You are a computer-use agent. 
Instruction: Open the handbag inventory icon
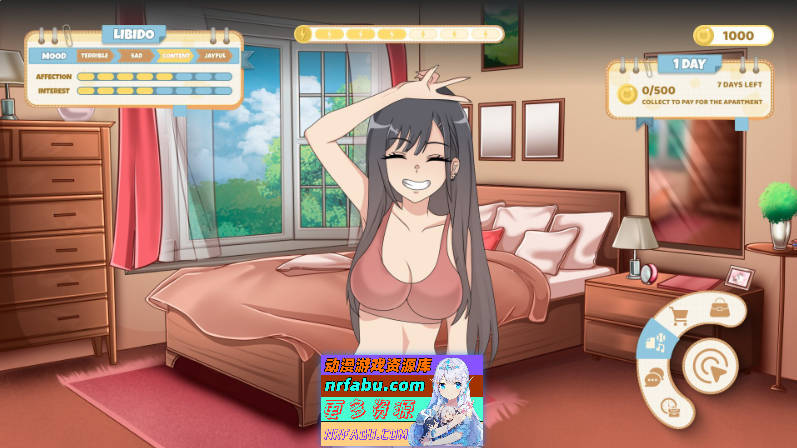coord(719,308)
